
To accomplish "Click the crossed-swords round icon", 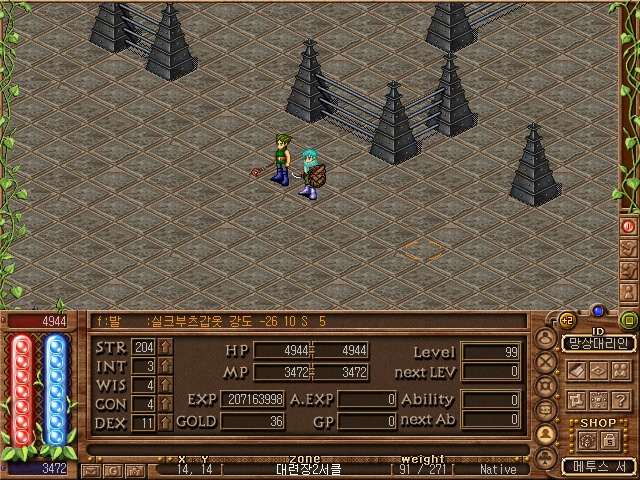I will pyautogui.click(x=545, y=362).
